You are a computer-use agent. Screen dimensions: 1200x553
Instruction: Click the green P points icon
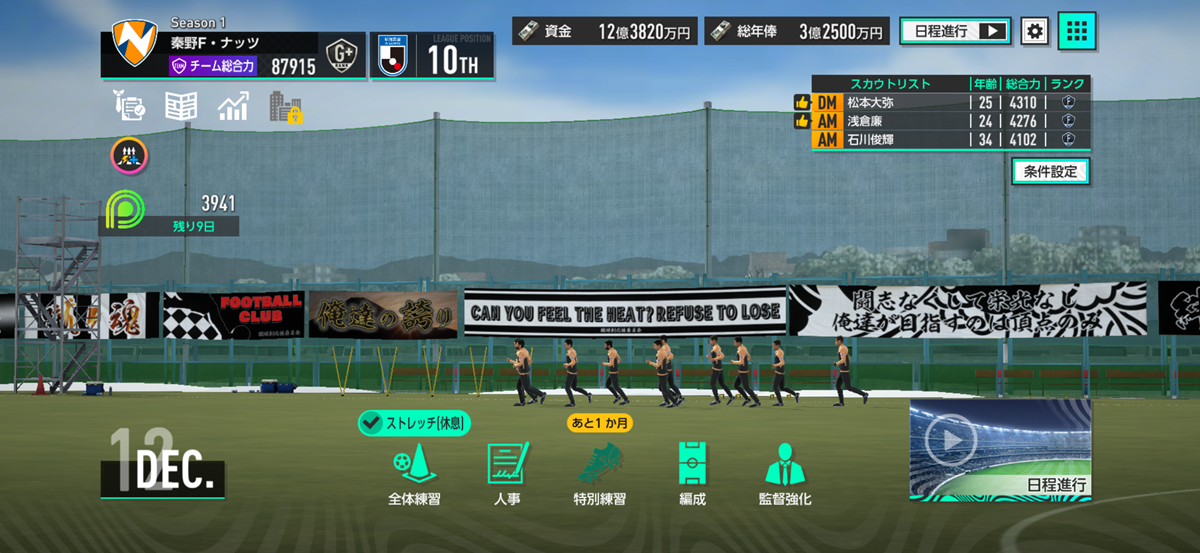tap(125, 208)
